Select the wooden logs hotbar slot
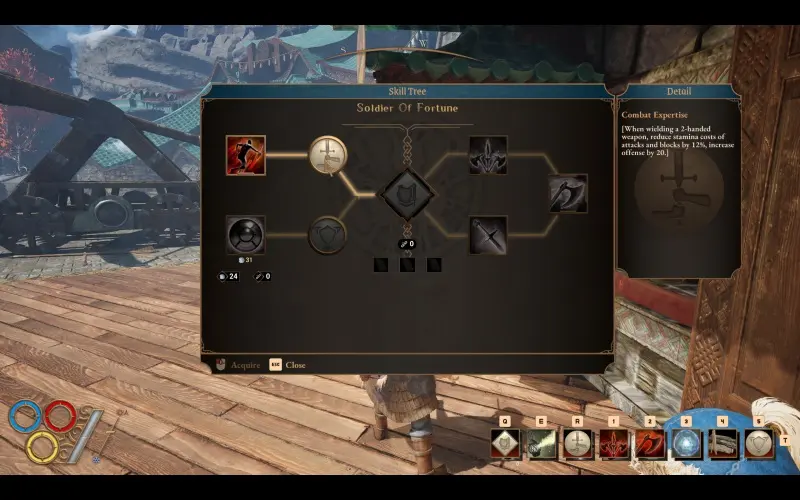 click(722, 443)
